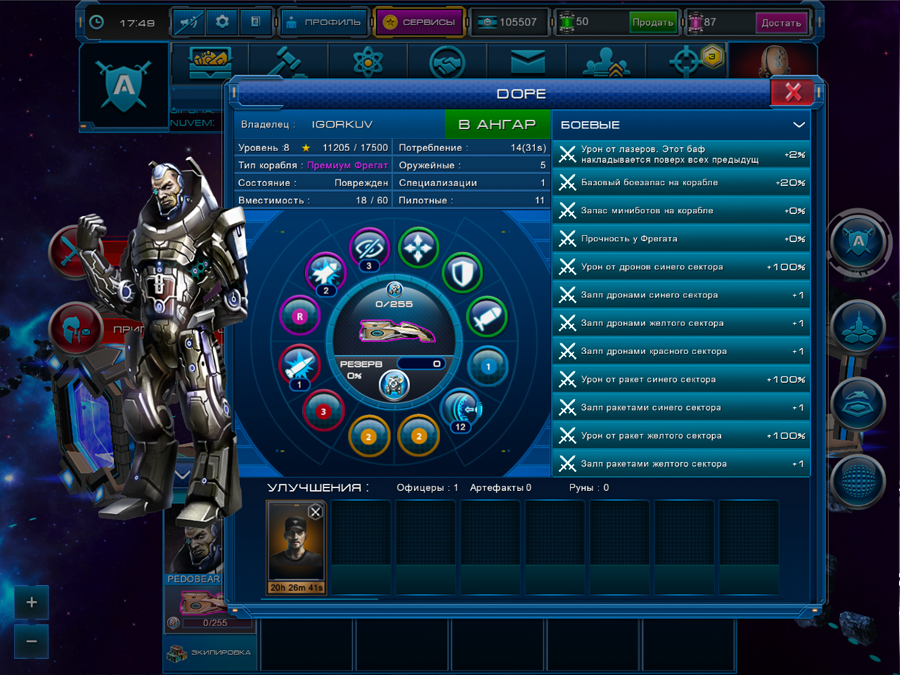The width and height of the screenshot is (900, 675).
Task: Open settings via the gear icon
Action: (x=222, y=22)
